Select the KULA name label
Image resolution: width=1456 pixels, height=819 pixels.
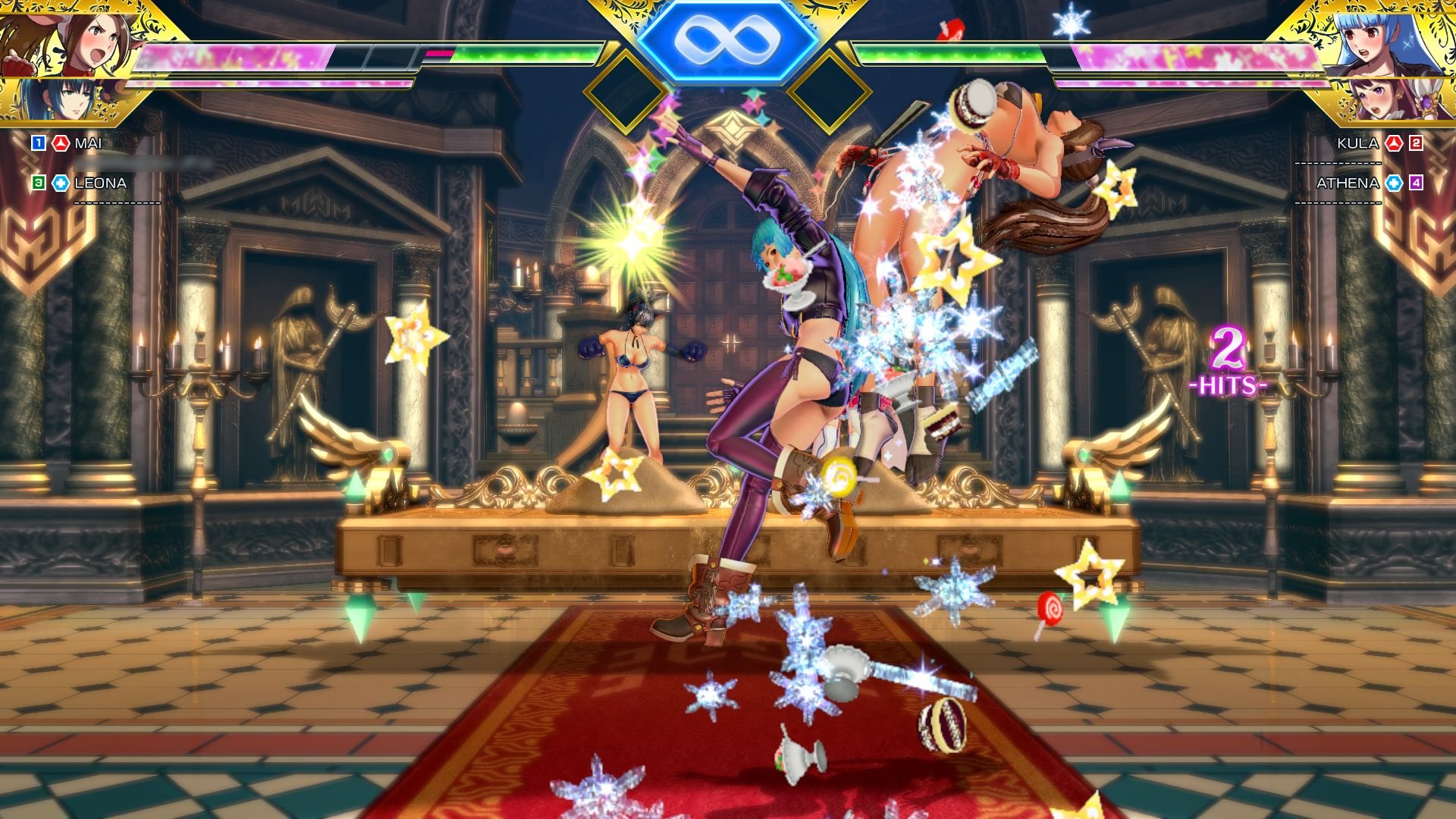pos(1357,143)
